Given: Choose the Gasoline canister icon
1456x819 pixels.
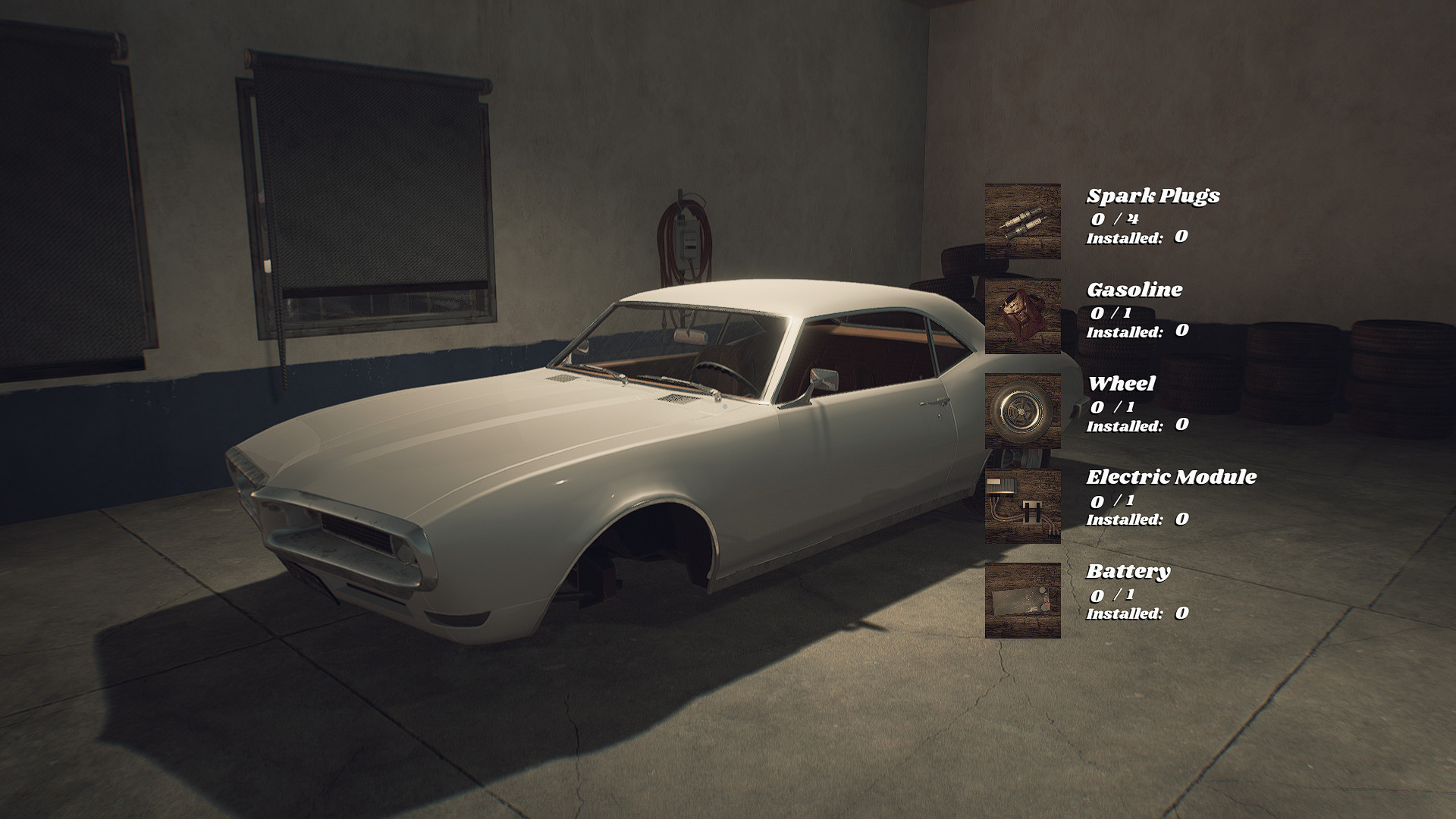Looking at the screenshot, I should 1022,315.
